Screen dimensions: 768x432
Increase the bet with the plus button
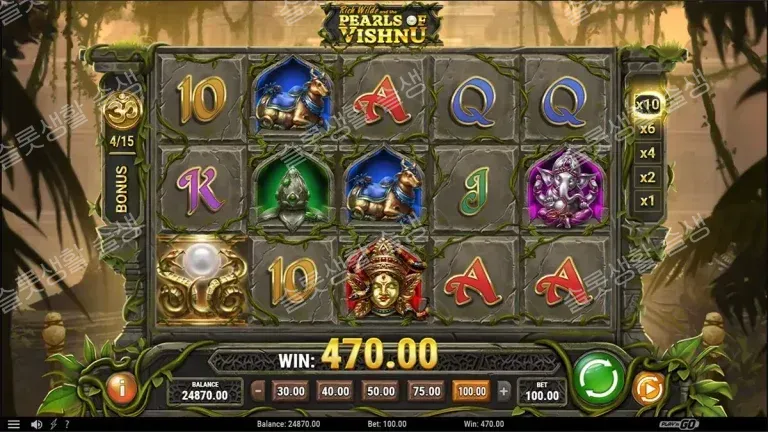coord(503,391)
